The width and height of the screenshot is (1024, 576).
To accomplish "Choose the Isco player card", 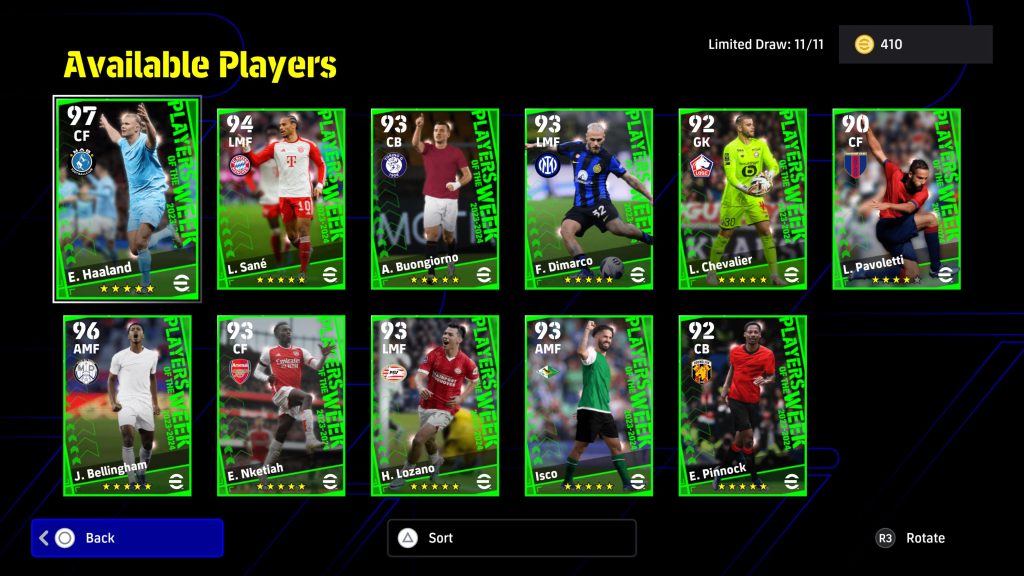I will [x=589, y=405].
